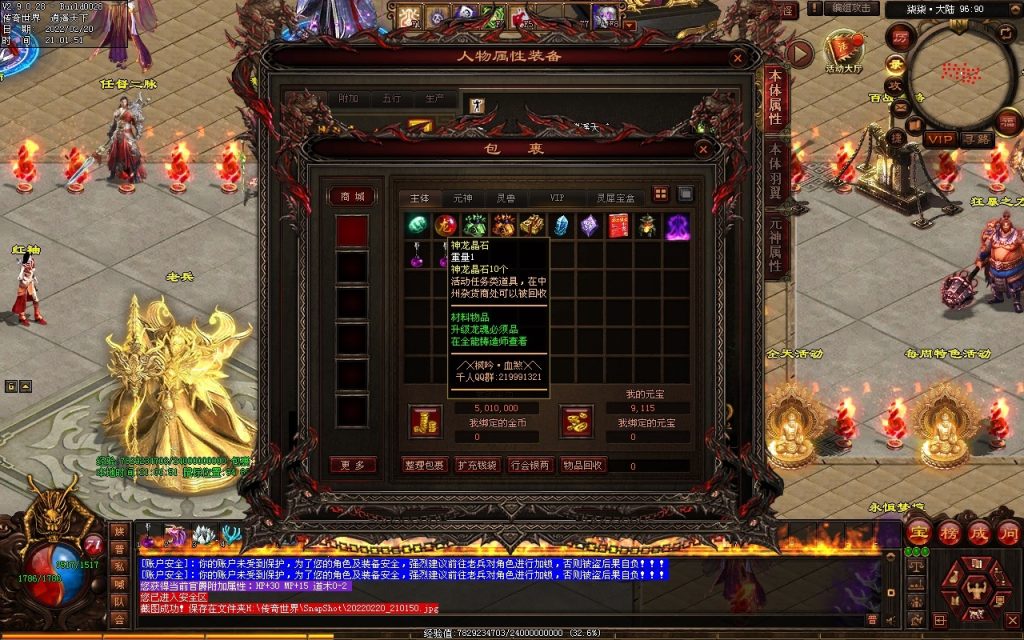This screenshot has width=1024, height=640.
Task: Click the 更多 more button
Action: click(x=353, y=465)
